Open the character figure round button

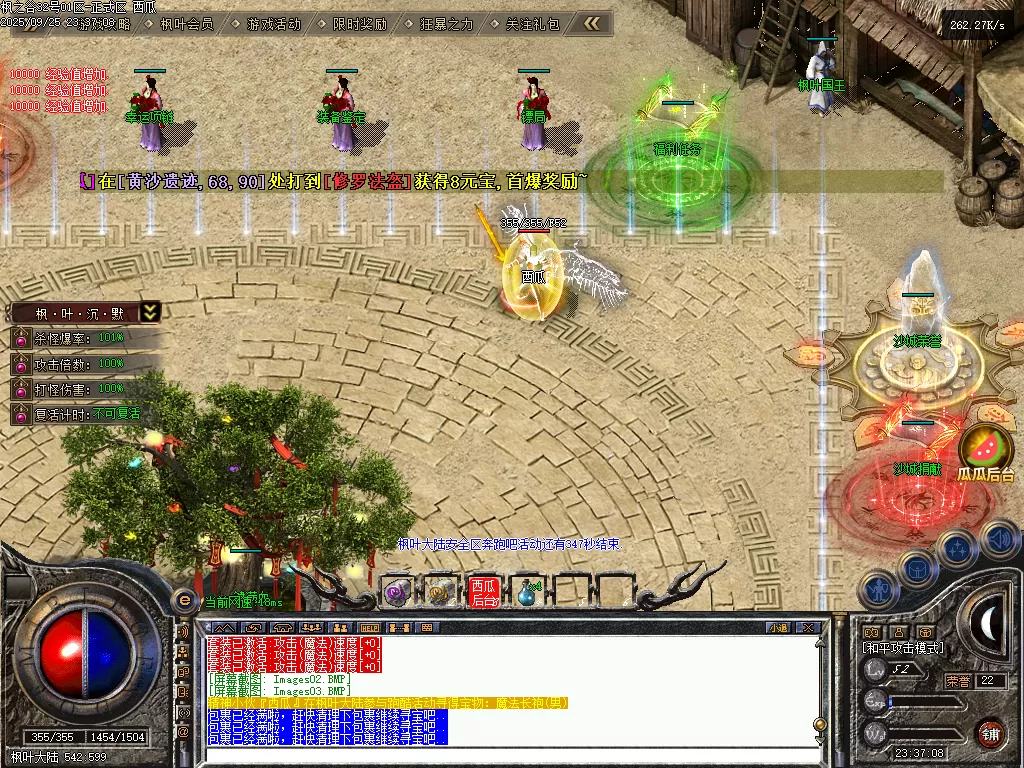tap(879, 590)
